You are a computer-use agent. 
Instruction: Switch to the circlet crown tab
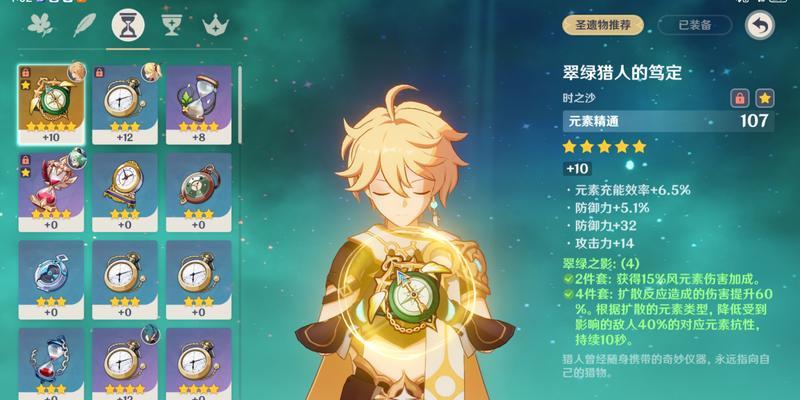click(x=214, y=24)
